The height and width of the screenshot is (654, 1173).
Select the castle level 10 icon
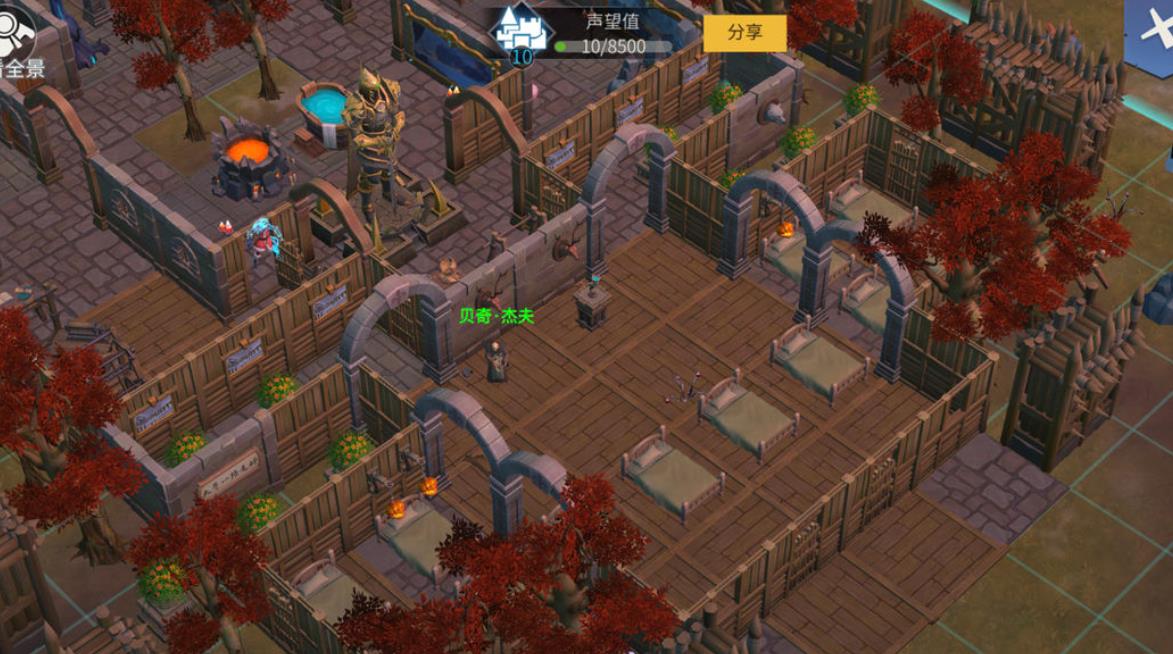pos(522,34)
